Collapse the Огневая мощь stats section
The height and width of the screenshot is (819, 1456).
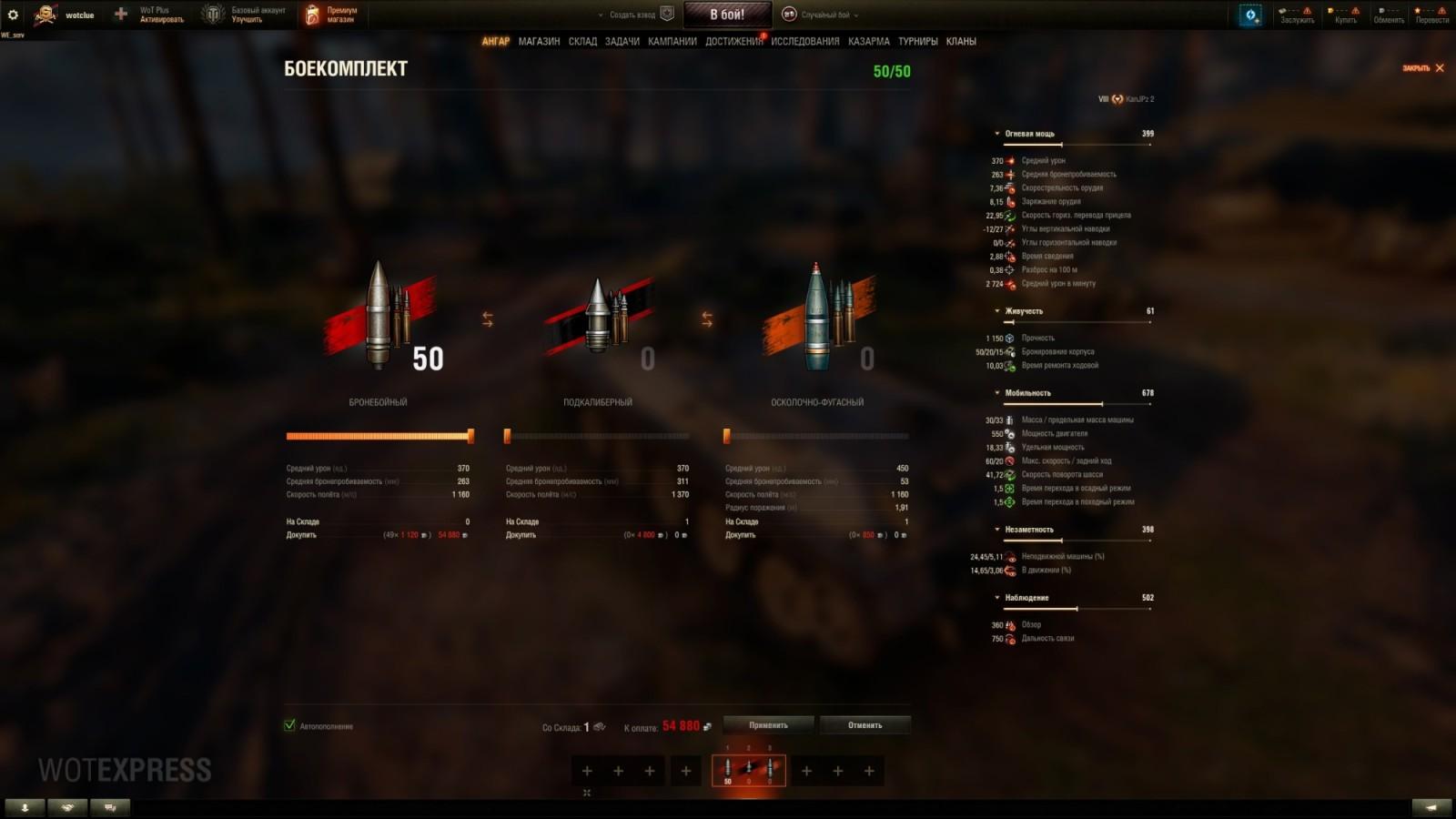(998, 131)
